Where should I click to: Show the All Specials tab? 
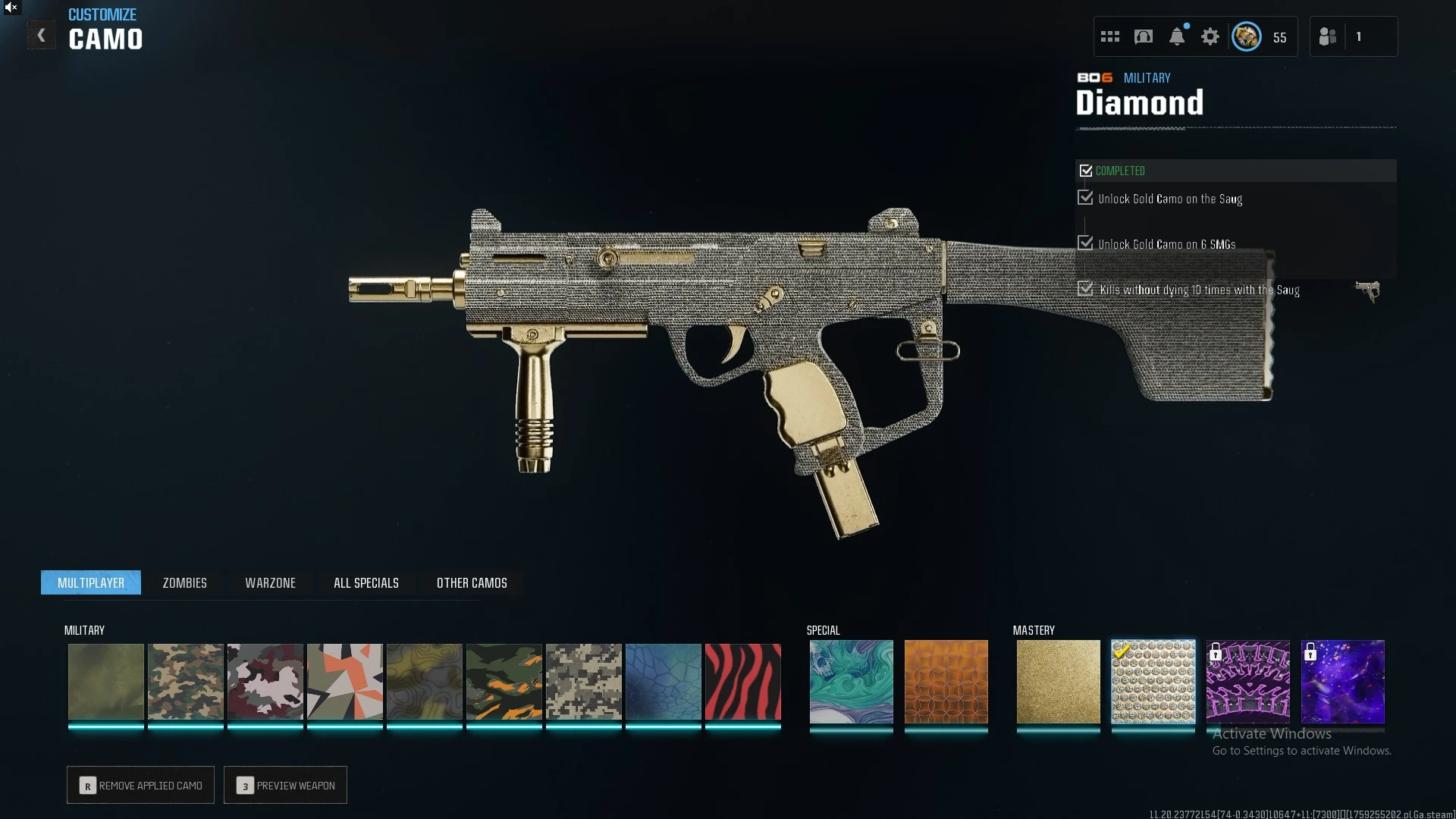[366, 582]
